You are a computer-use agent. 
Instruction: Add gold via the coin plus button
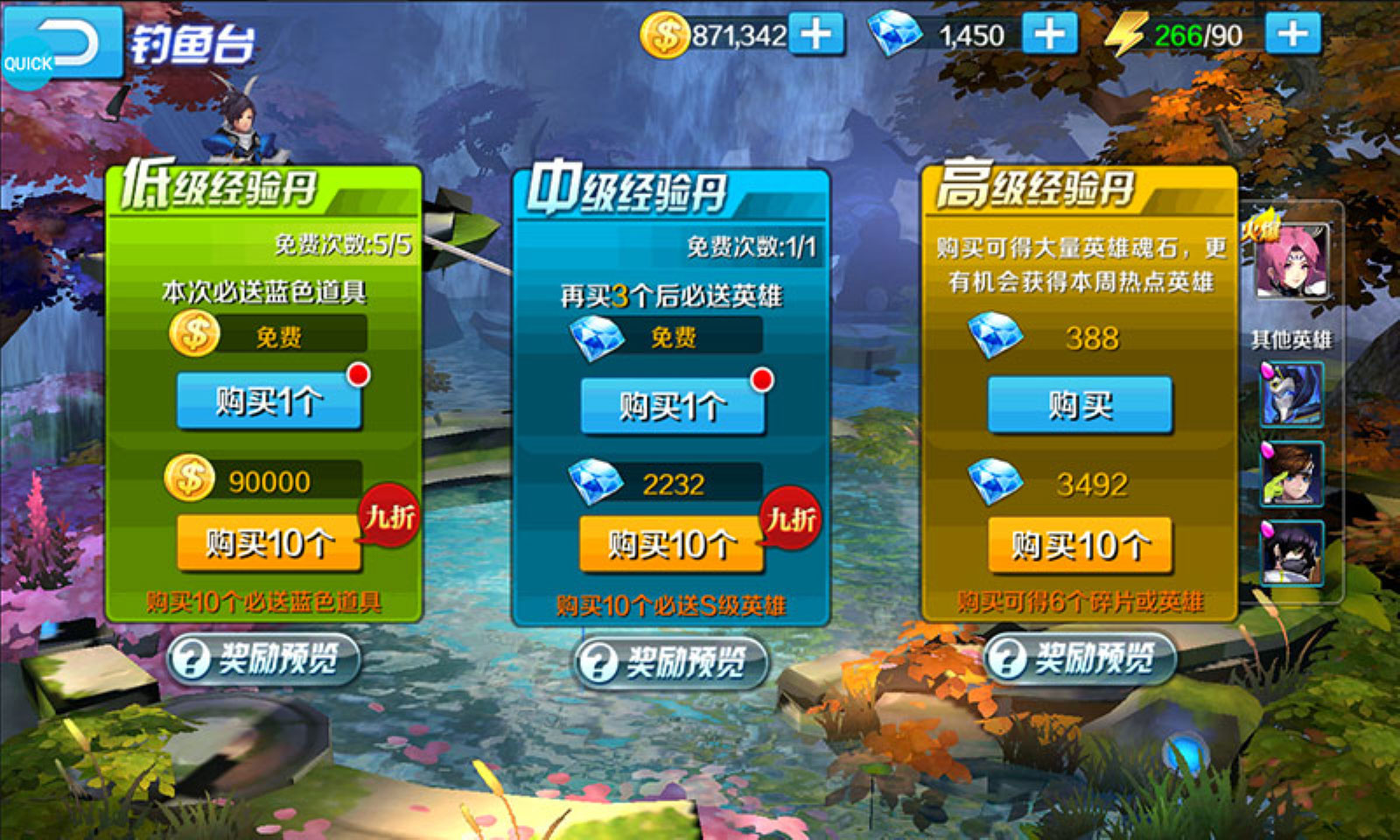tap(817, 33)
